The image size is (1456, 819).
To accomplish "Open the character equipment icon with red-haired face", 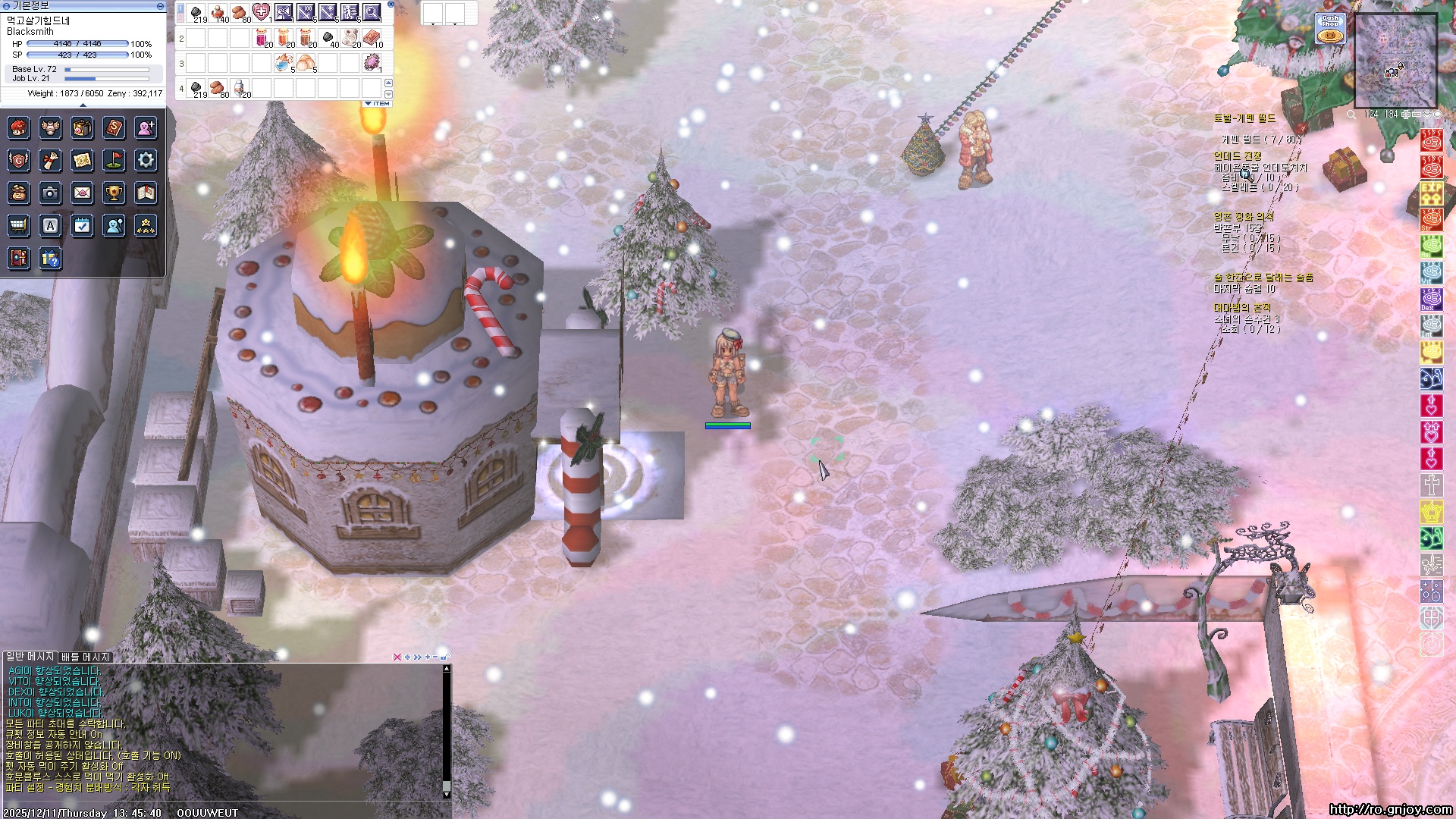I will (18, 128).
